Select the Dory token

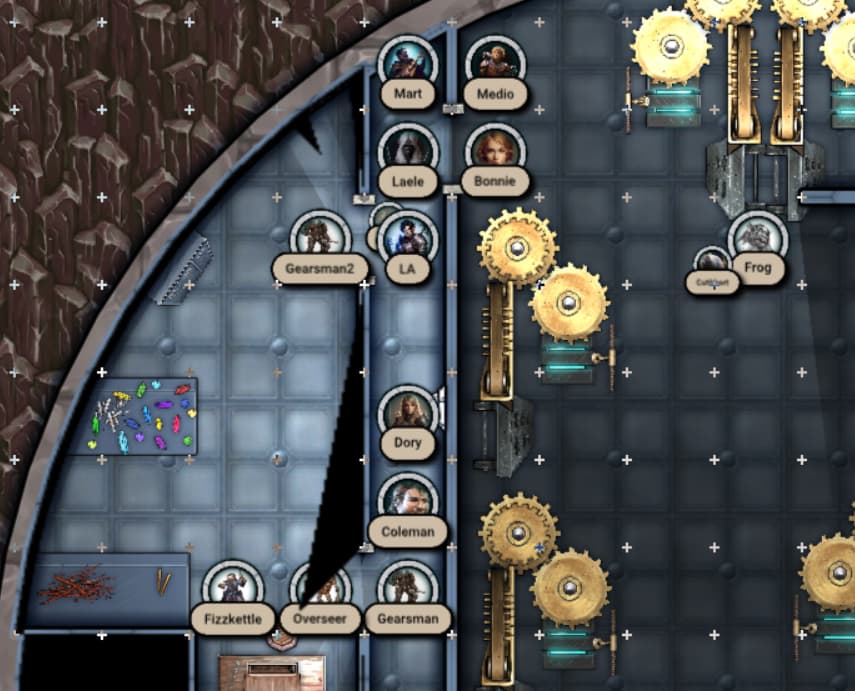pos(408,414)
